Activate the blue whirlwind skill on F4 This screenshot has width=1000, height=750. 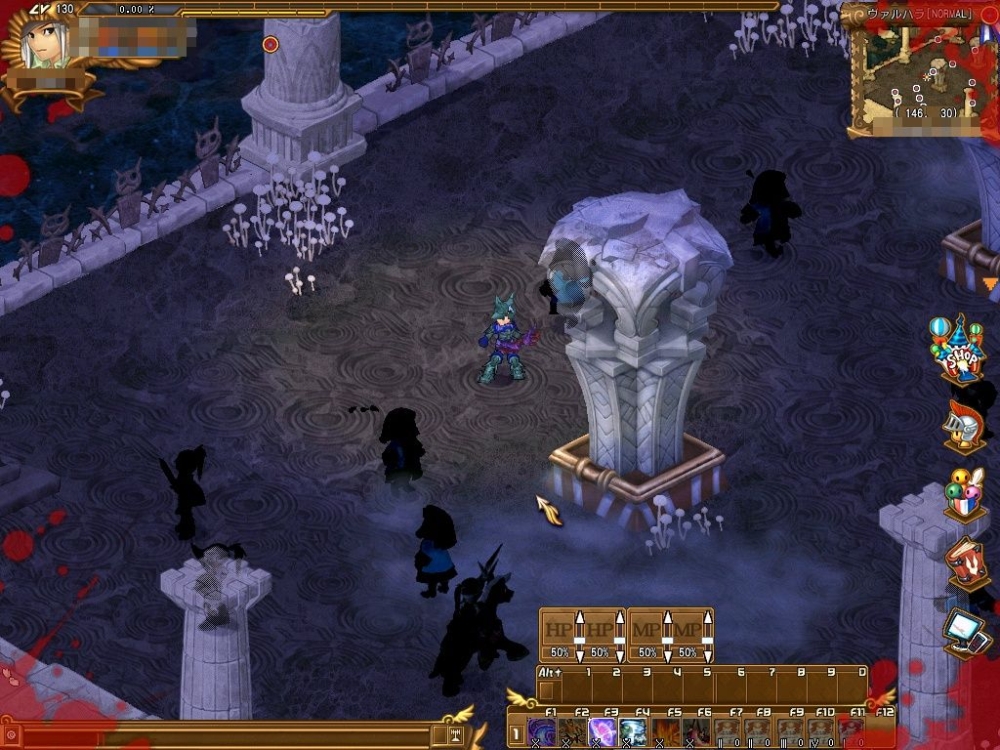point(634,731)
